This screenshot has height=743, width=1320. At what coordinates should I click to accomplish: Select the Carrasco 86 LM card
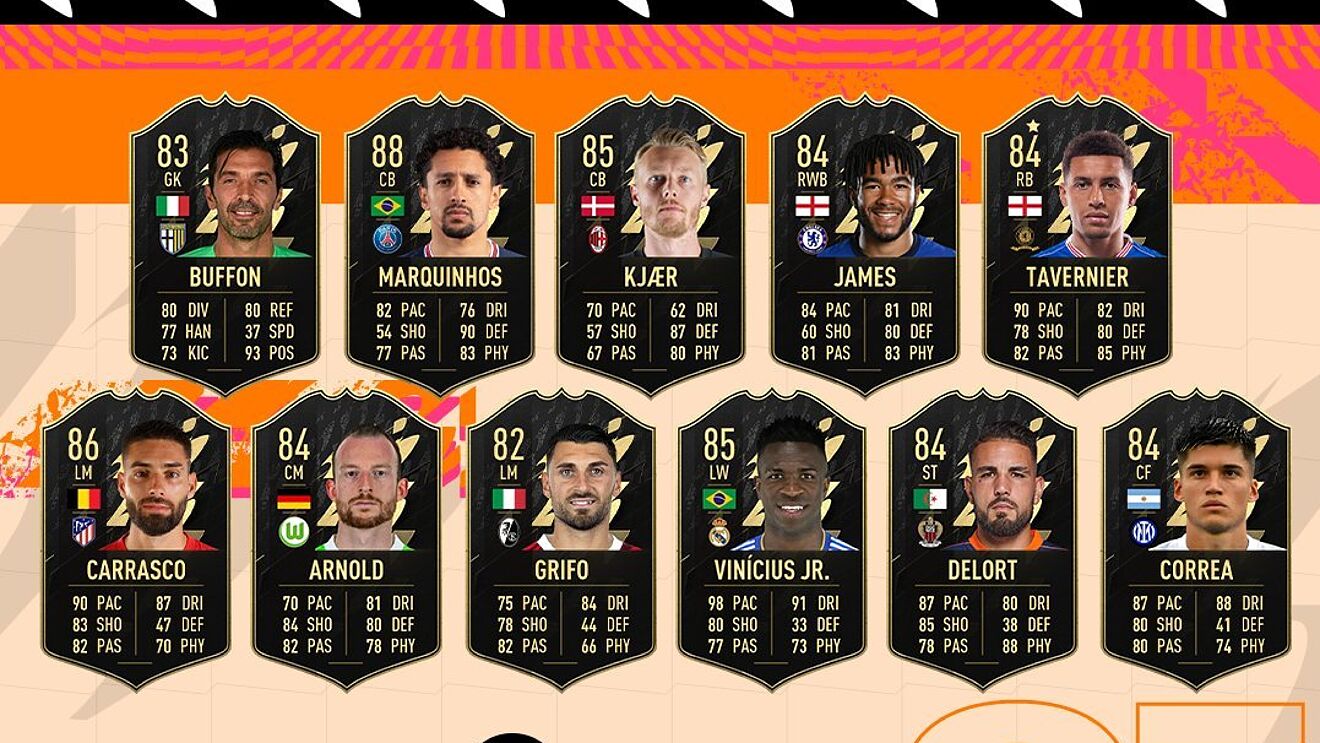[136, 540]
